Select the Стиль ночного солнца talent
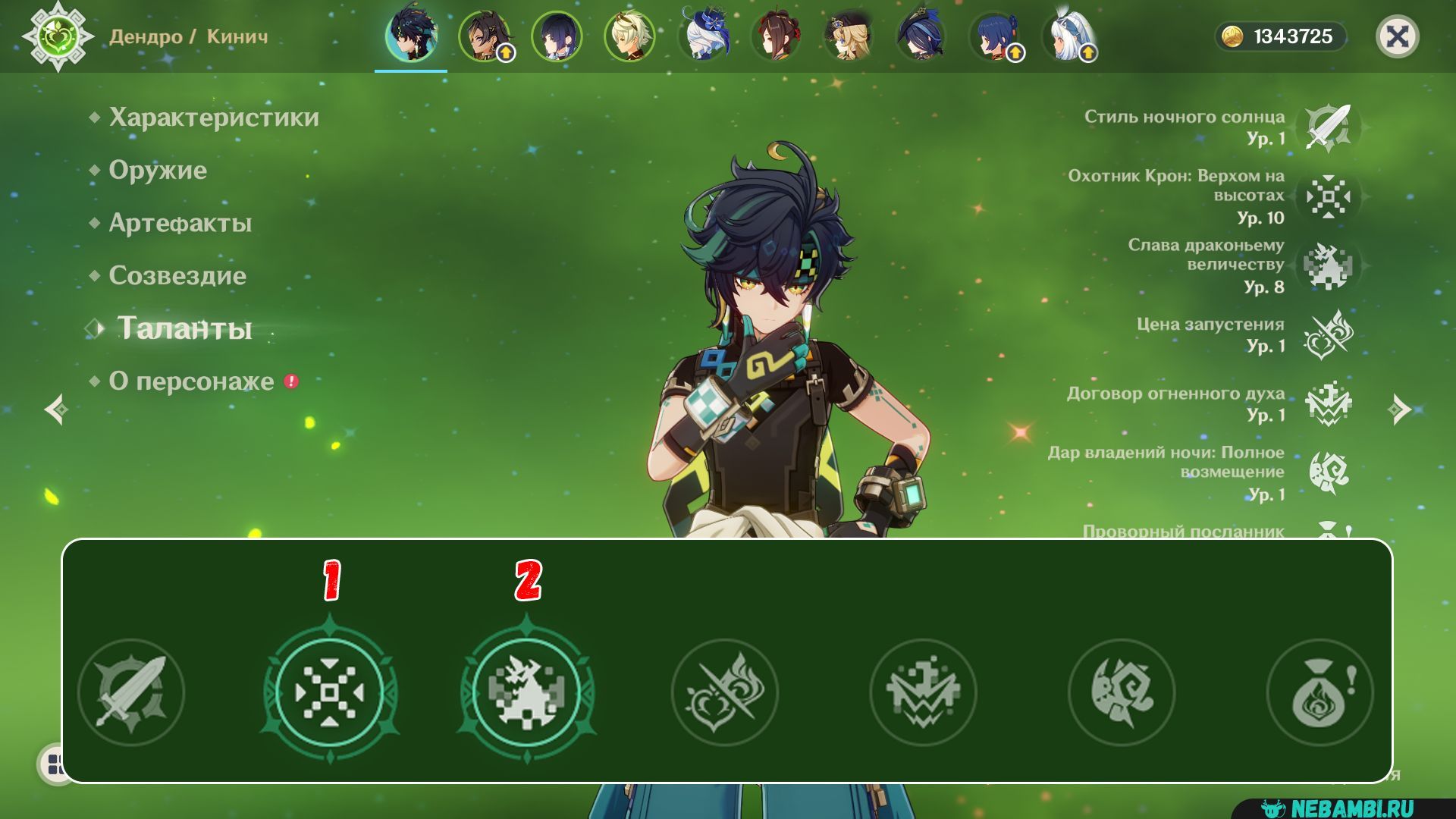 (1328, 127)
